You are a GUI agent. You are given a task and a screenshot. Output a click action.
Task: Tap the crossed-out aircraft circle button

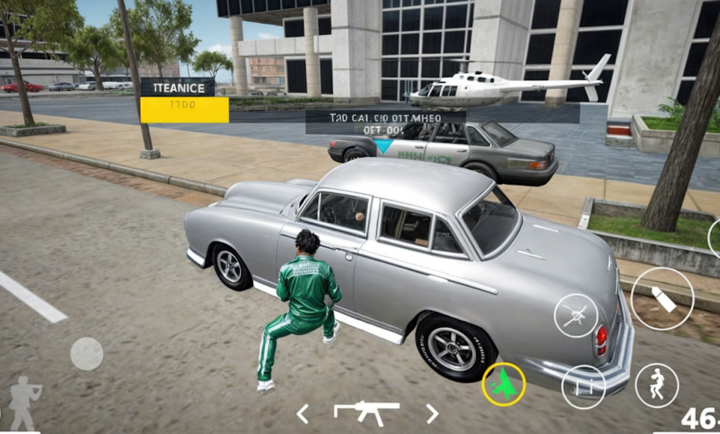pos(576,315)
